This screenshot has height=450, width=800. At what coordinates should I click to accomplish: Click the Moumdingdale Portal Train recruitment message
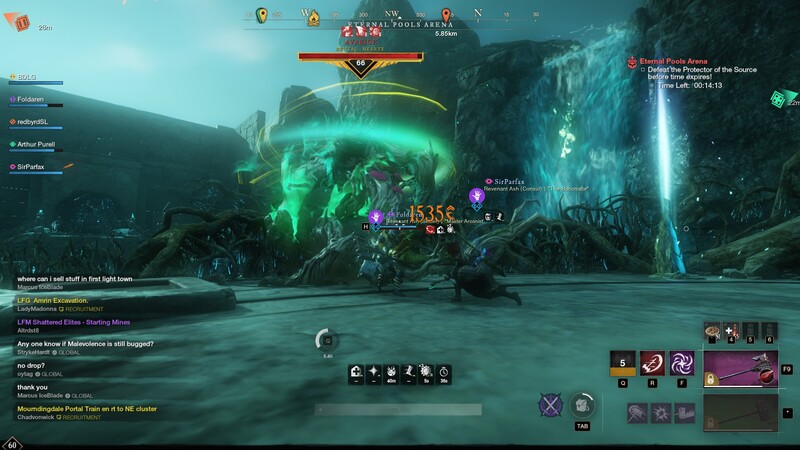86,408
